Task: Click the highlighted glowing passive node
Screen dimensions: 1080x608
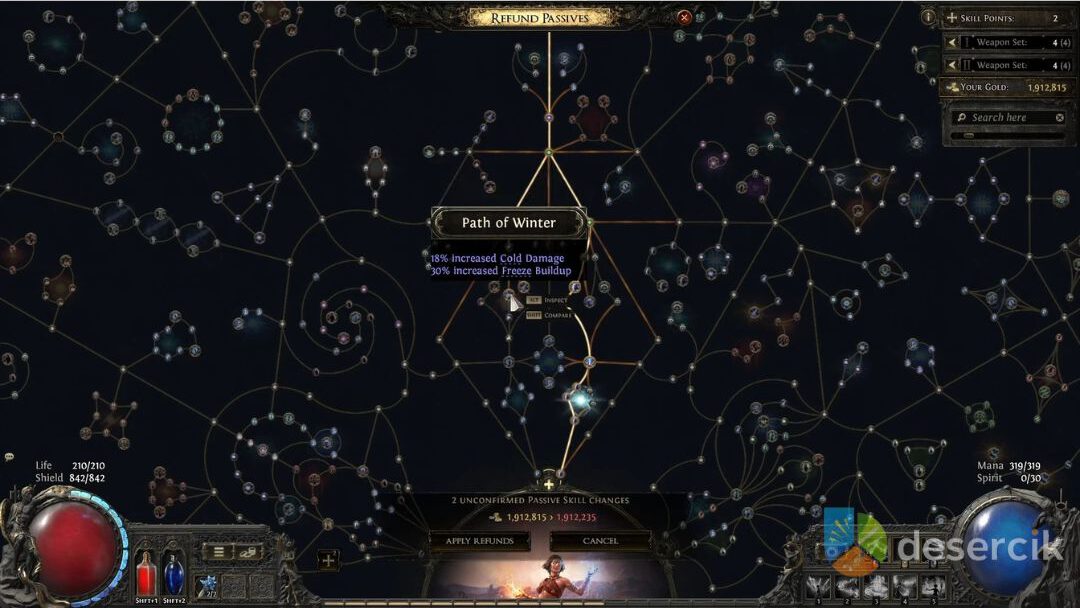Action: pyautogui.click(x=579, y=400)
